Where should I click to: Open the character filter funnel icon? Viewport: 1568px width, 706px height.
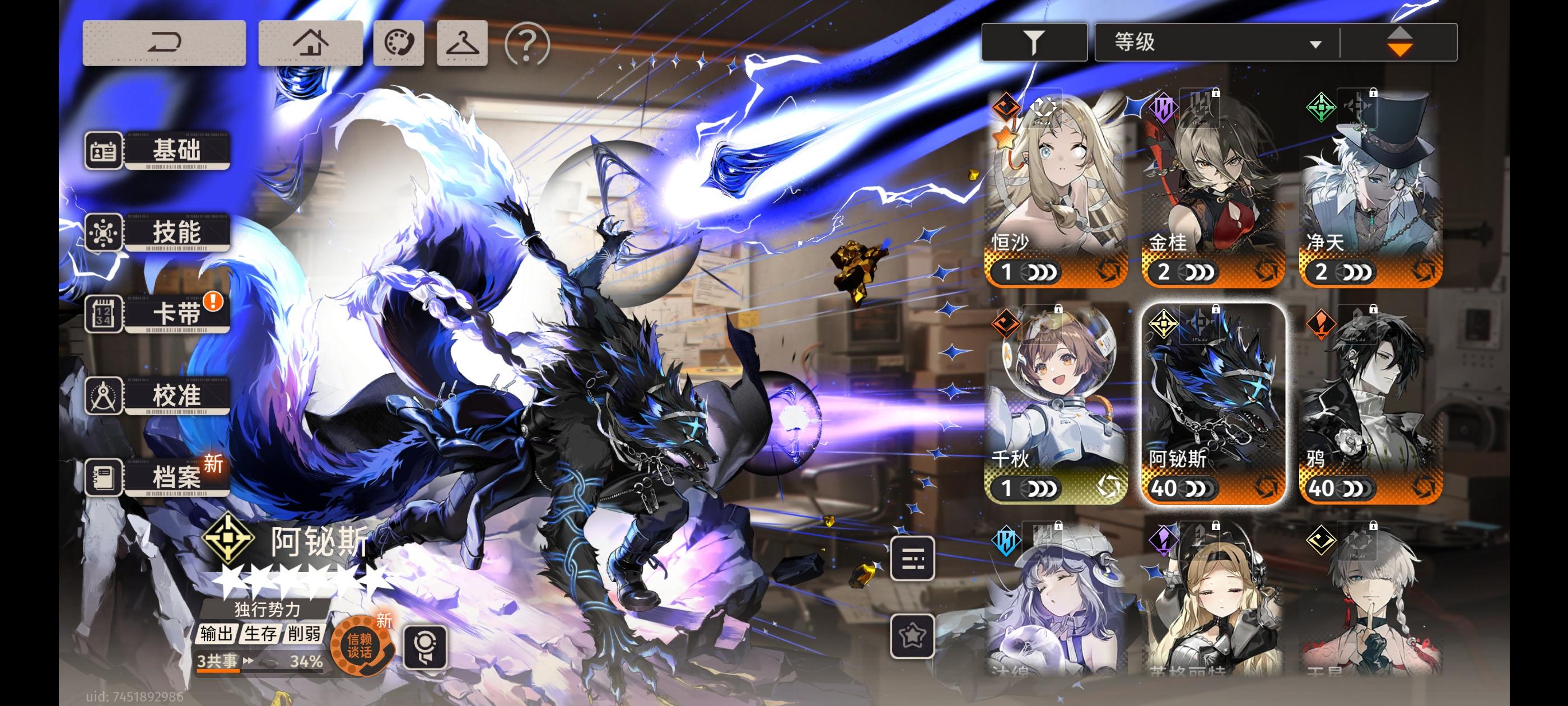click(1033, 41)
